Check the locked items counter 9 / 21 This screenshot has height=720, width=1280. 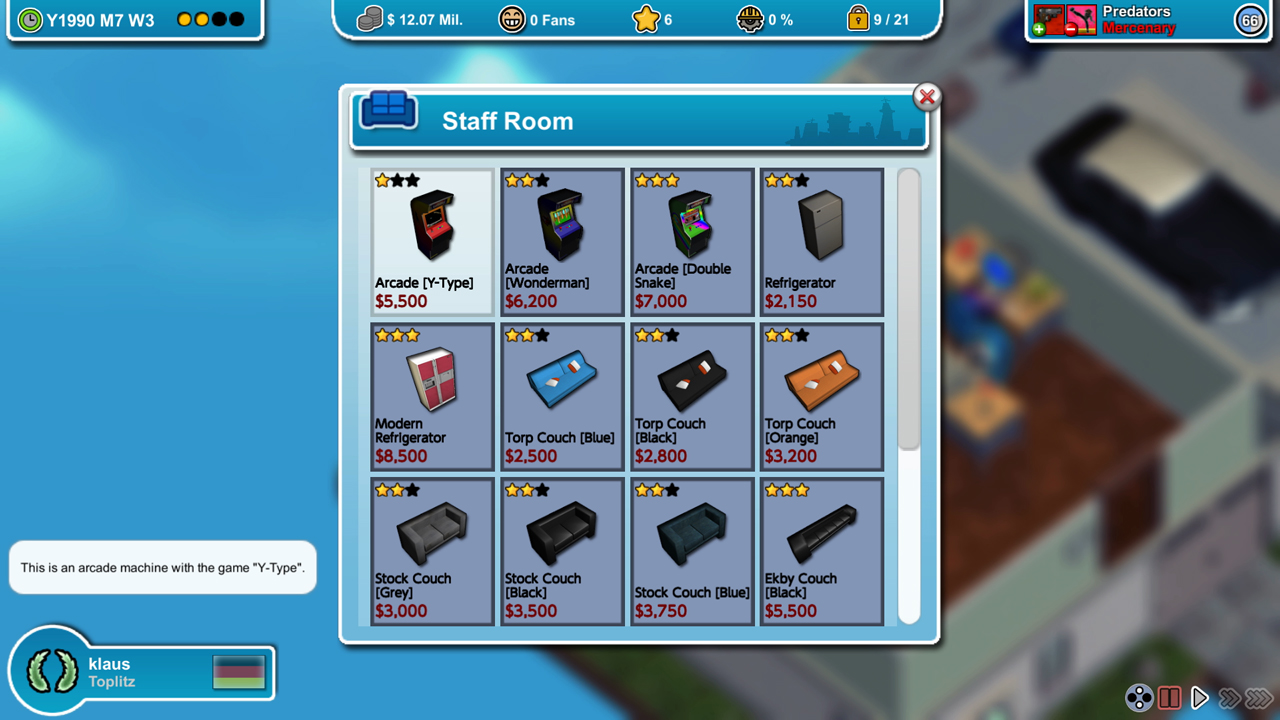point(880,19)
